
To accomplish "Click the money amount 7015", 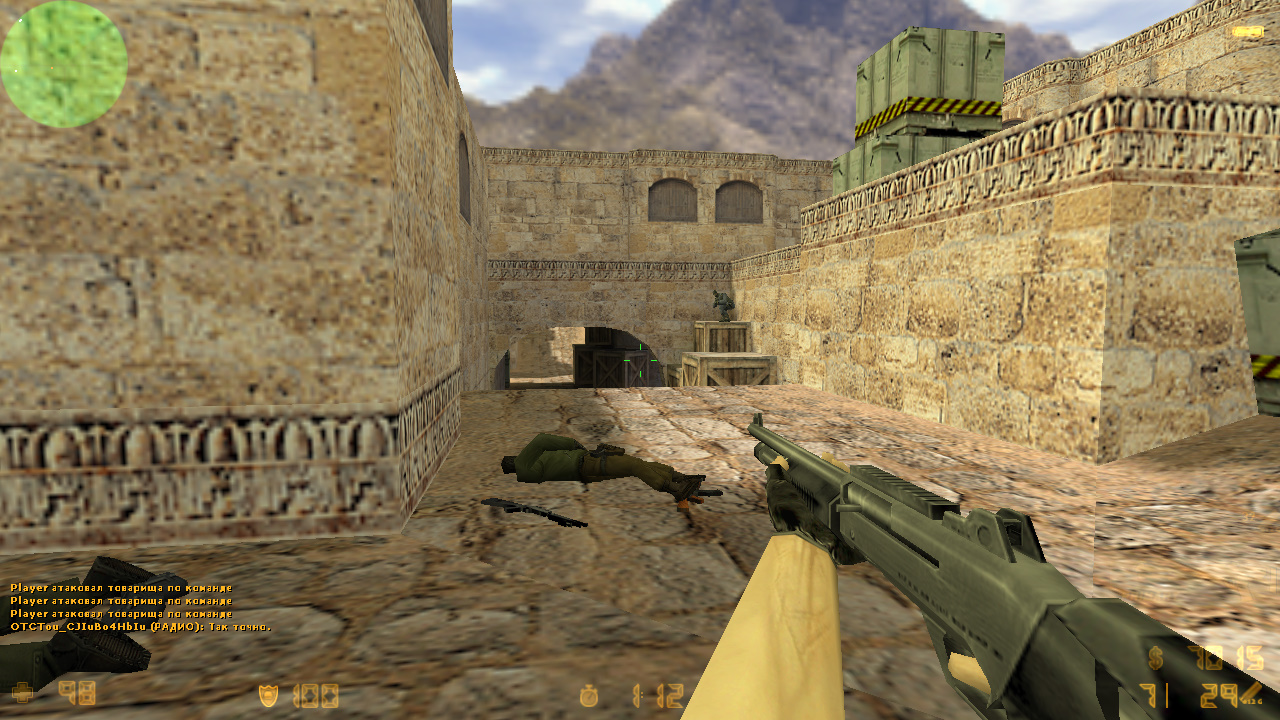I will [x=1225, y=658].
